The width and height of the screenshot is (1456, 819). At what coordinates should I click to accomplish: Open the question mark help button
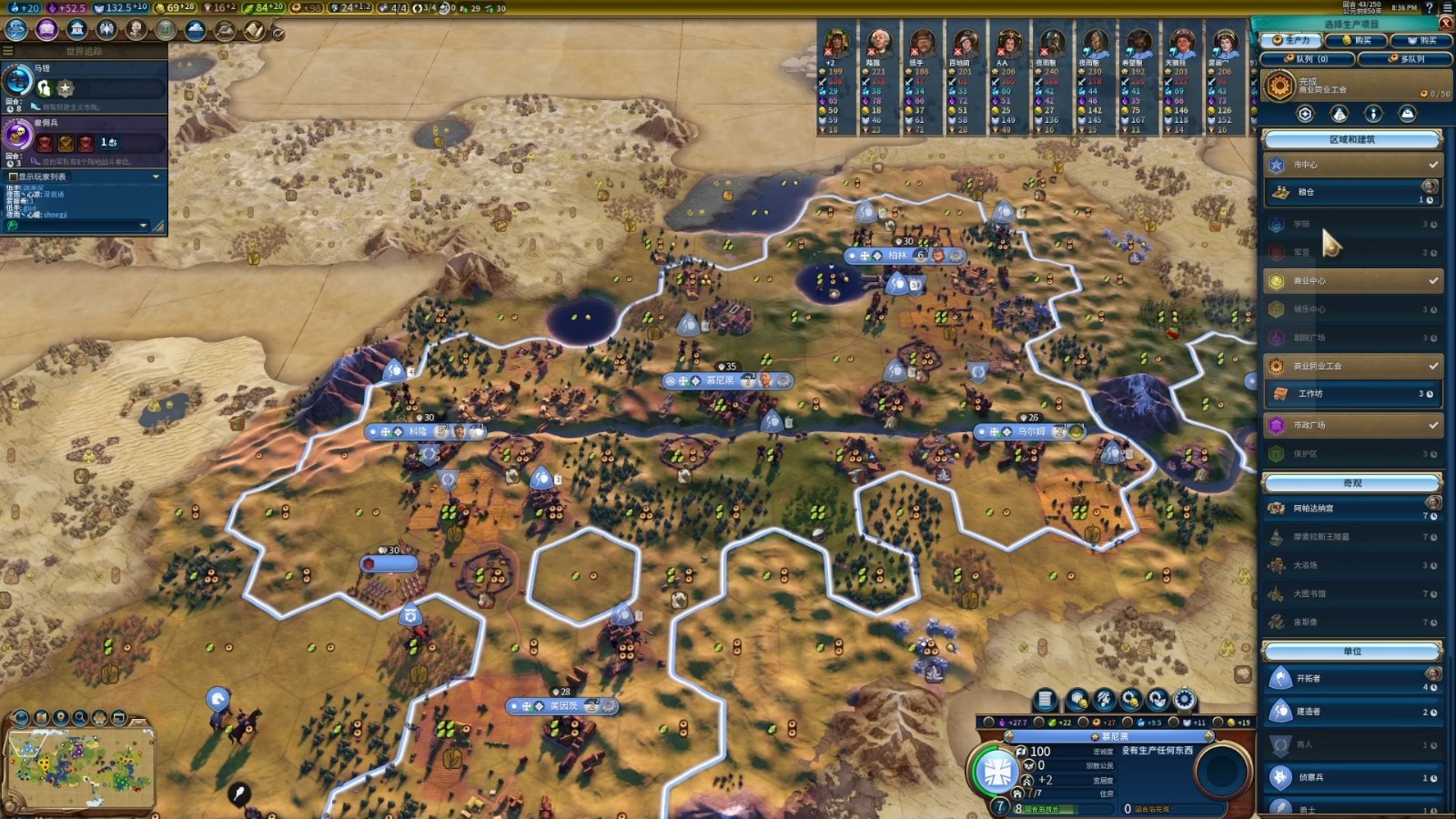point(1429,7)
